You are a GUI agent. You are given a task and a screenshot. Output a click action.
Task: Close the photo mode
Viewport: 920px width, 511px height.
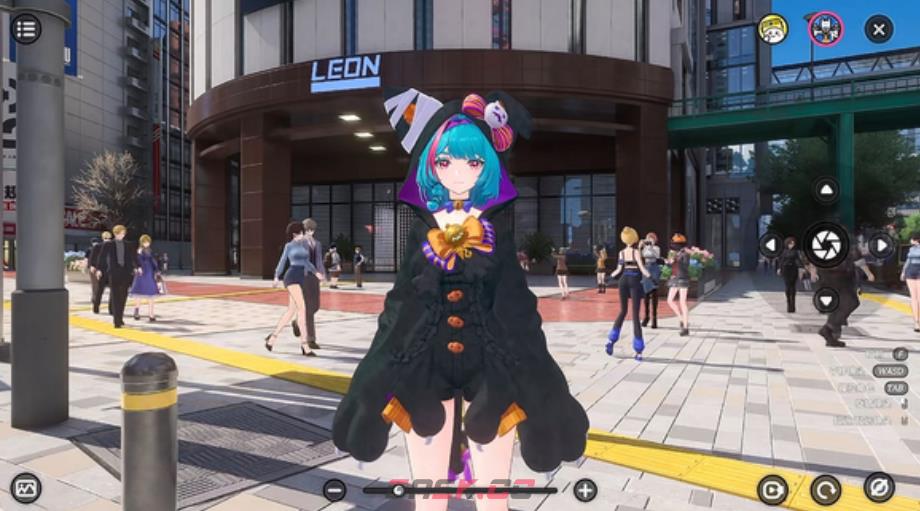click(x=878, y=28)
